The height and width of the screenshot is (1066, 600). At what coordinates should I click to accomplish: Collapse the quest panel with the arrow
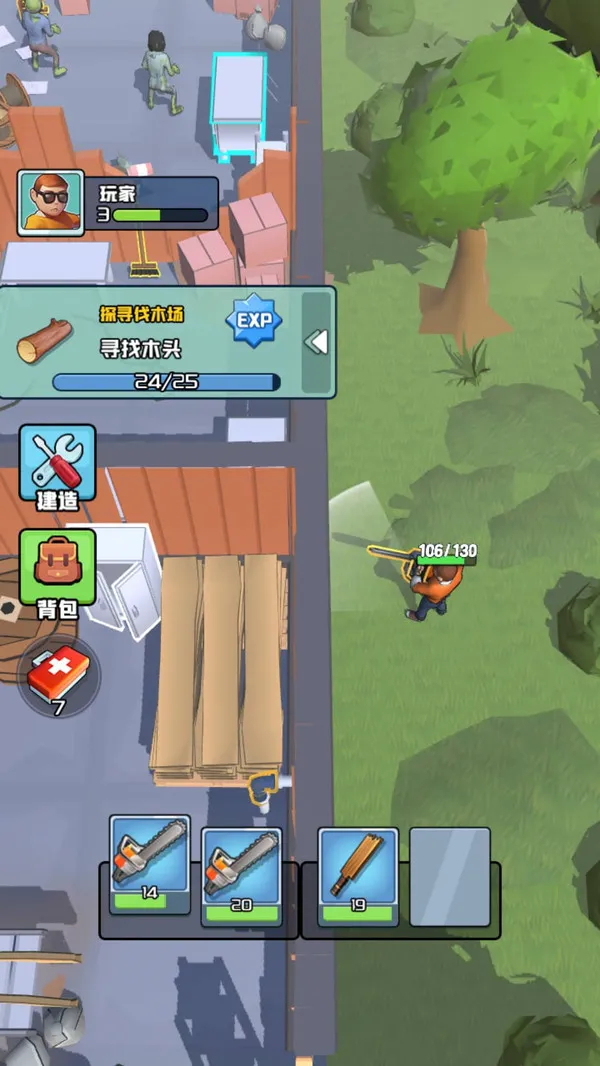[x=316, y=342]
